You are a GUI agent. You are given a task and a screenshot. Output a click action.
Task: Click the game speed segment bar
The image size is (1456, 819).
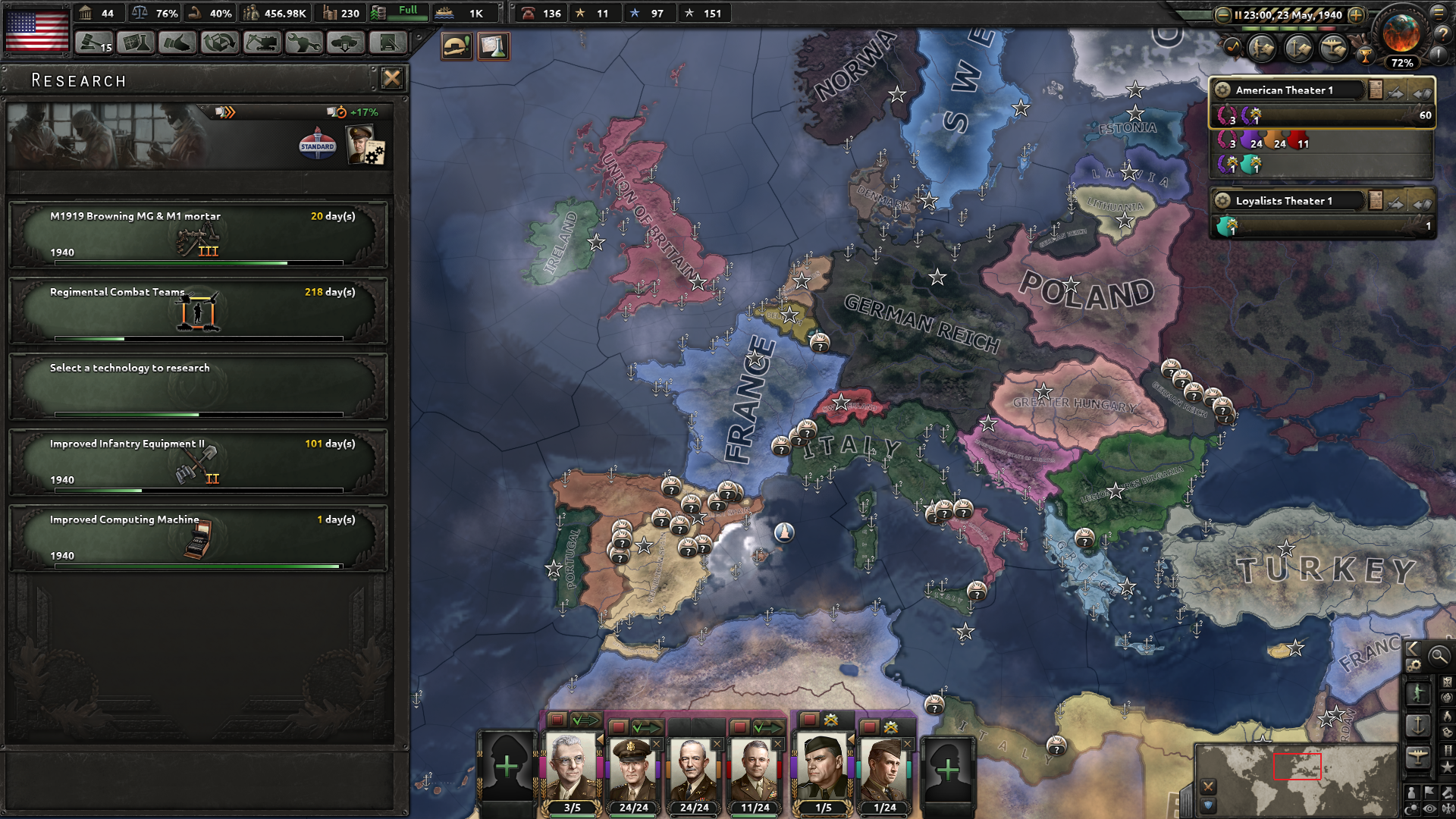(x=1289, y=29)
